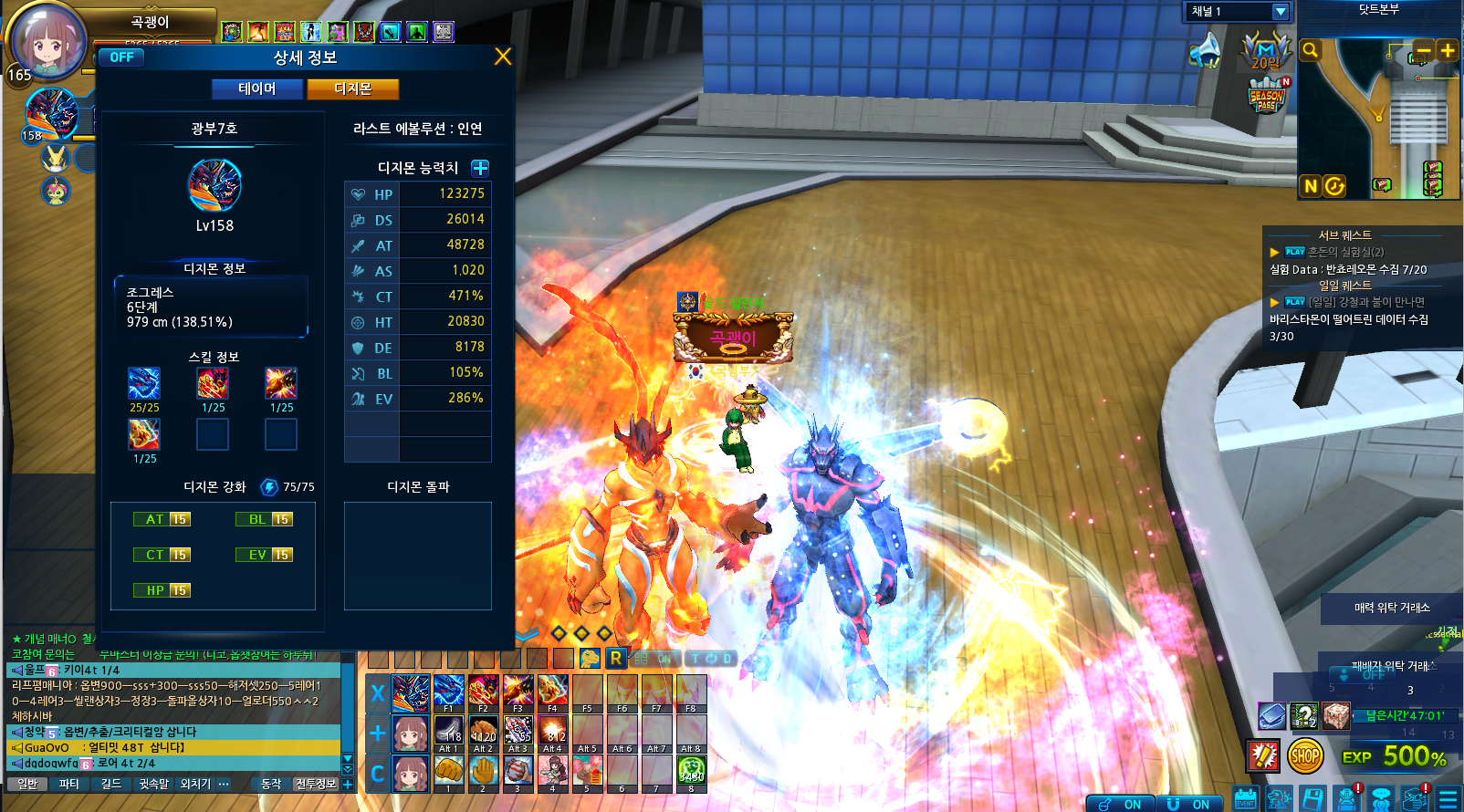Open the megaphone announcement icon

tap(1206, 51)
